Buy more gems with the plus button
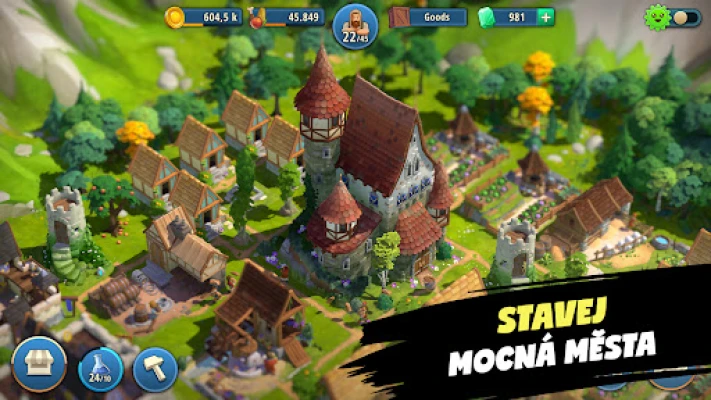The image size is (711, 400). pyautogui.click(x=546, y=17)
